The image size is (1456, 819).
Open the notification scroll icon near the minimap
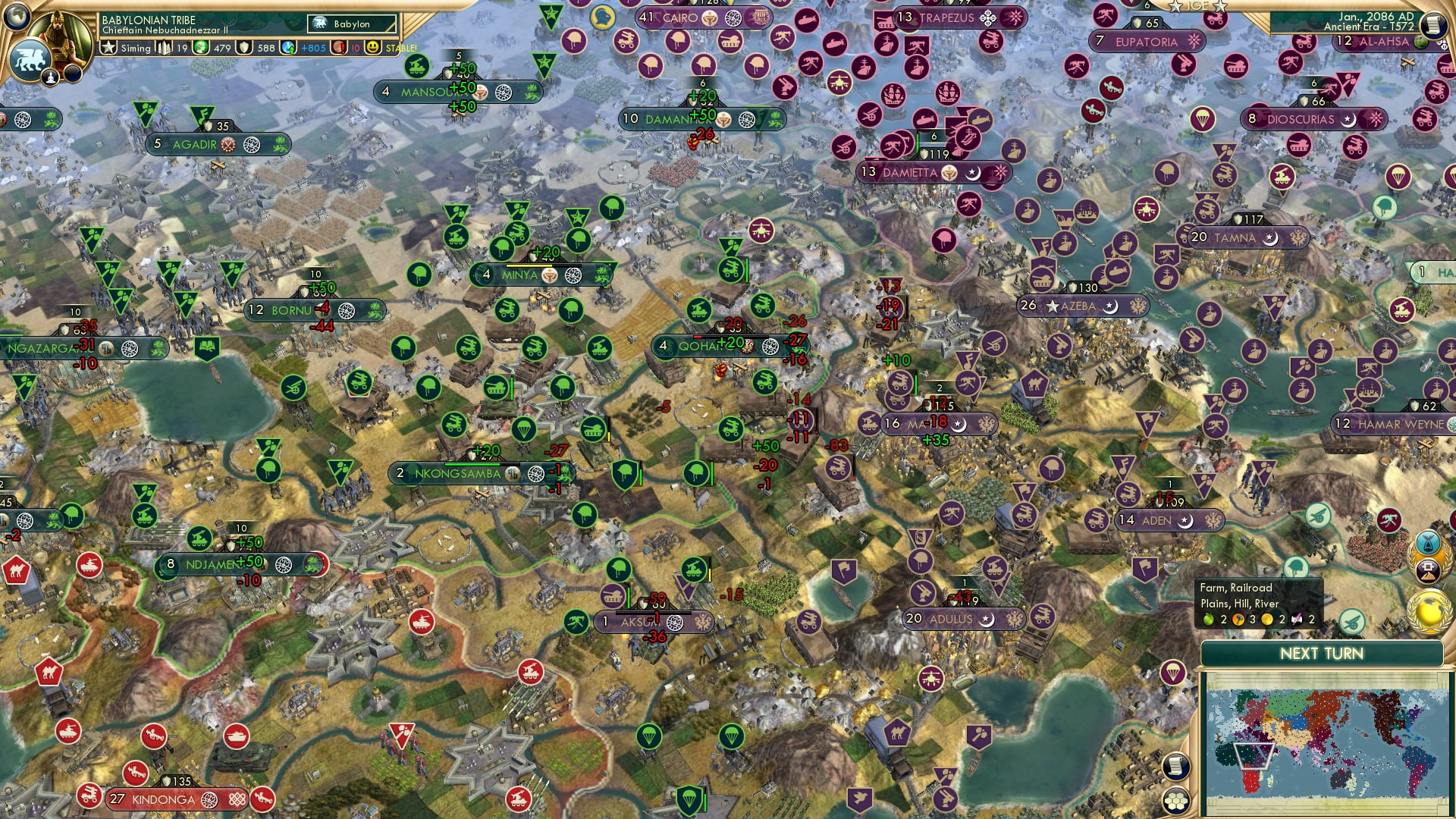1176,767
